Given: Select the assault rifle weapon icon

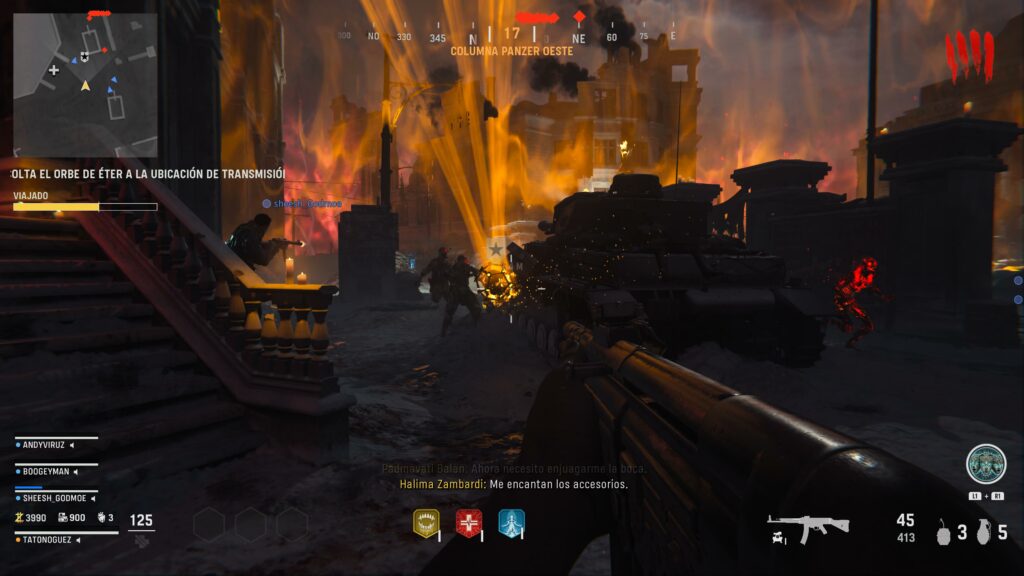Looking at the screenshot, I should point(808,526).
